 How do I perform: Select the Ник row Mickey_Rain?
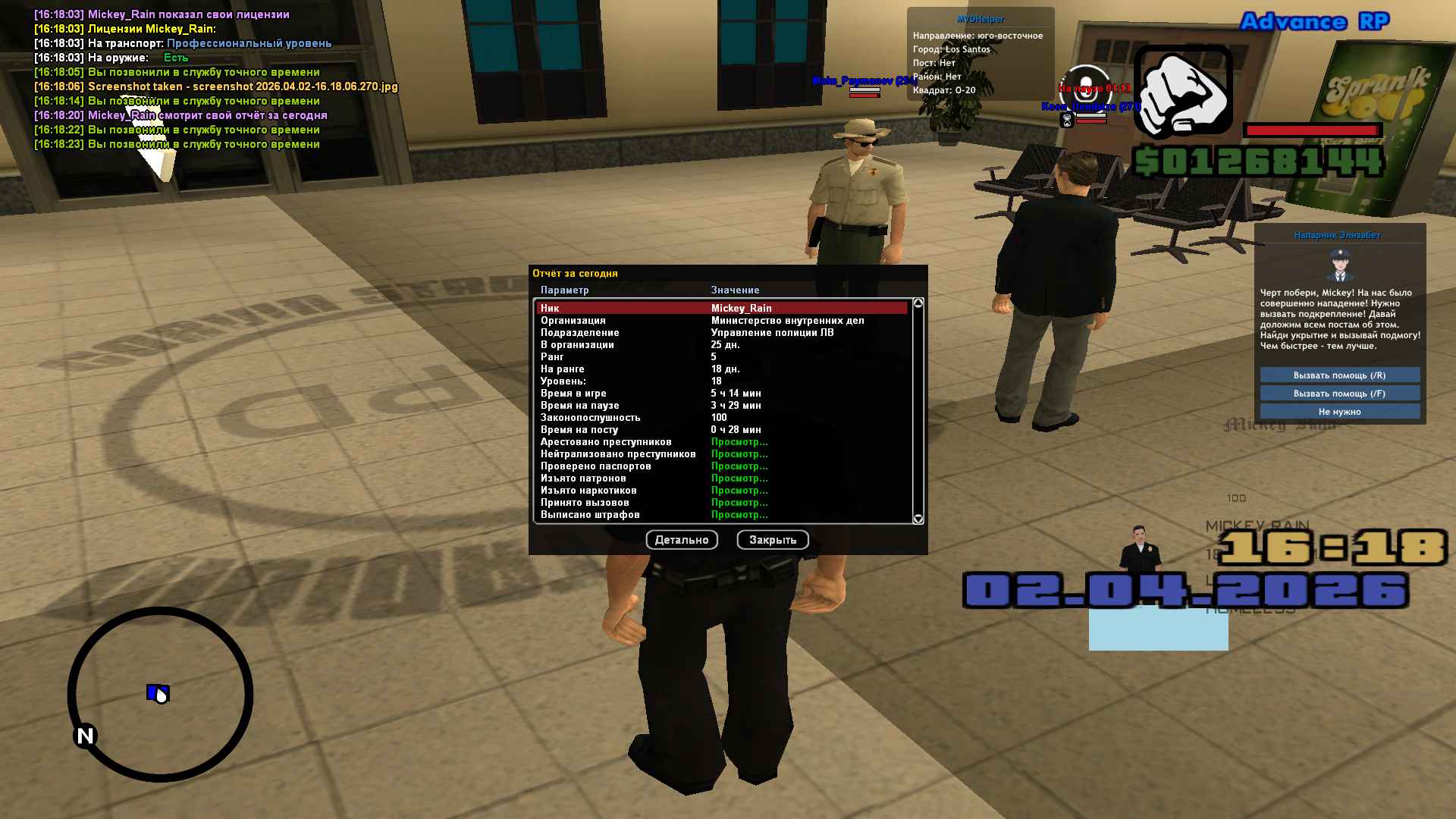721,308
